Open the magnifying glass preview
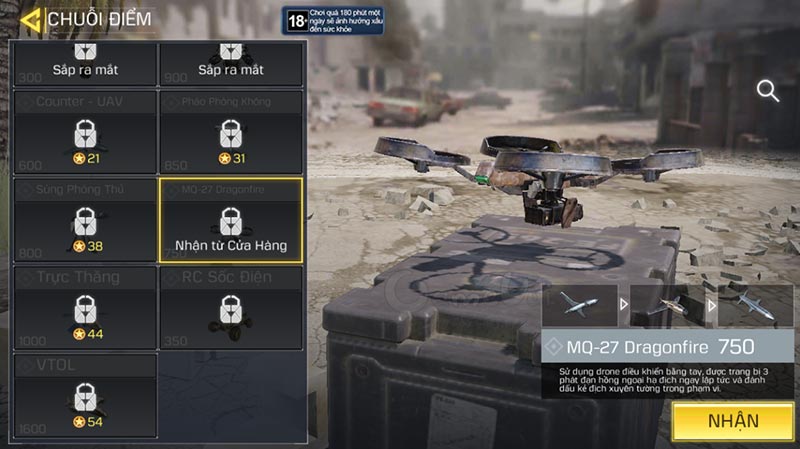The height and width of the screenshot is (449, 800). [768, 91]
